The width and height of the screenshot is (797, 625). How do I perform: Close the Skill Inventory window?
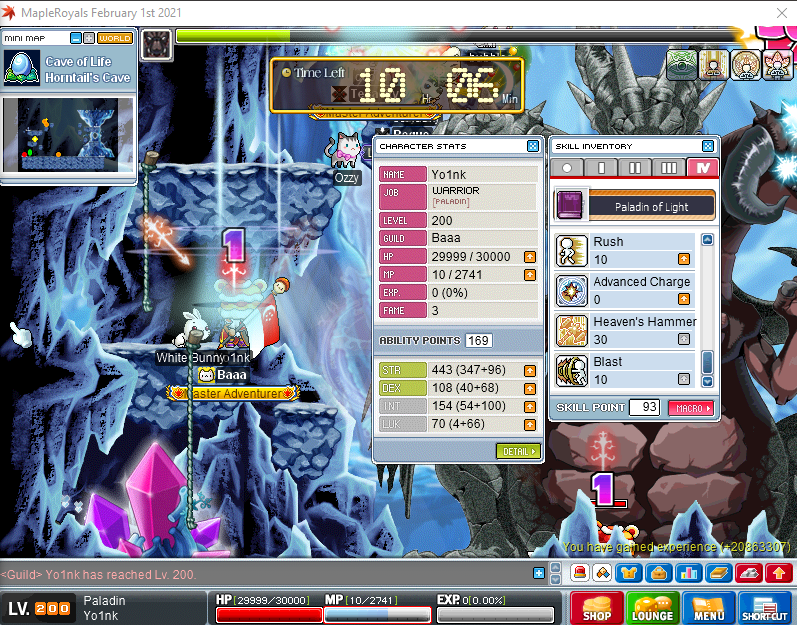708,146
